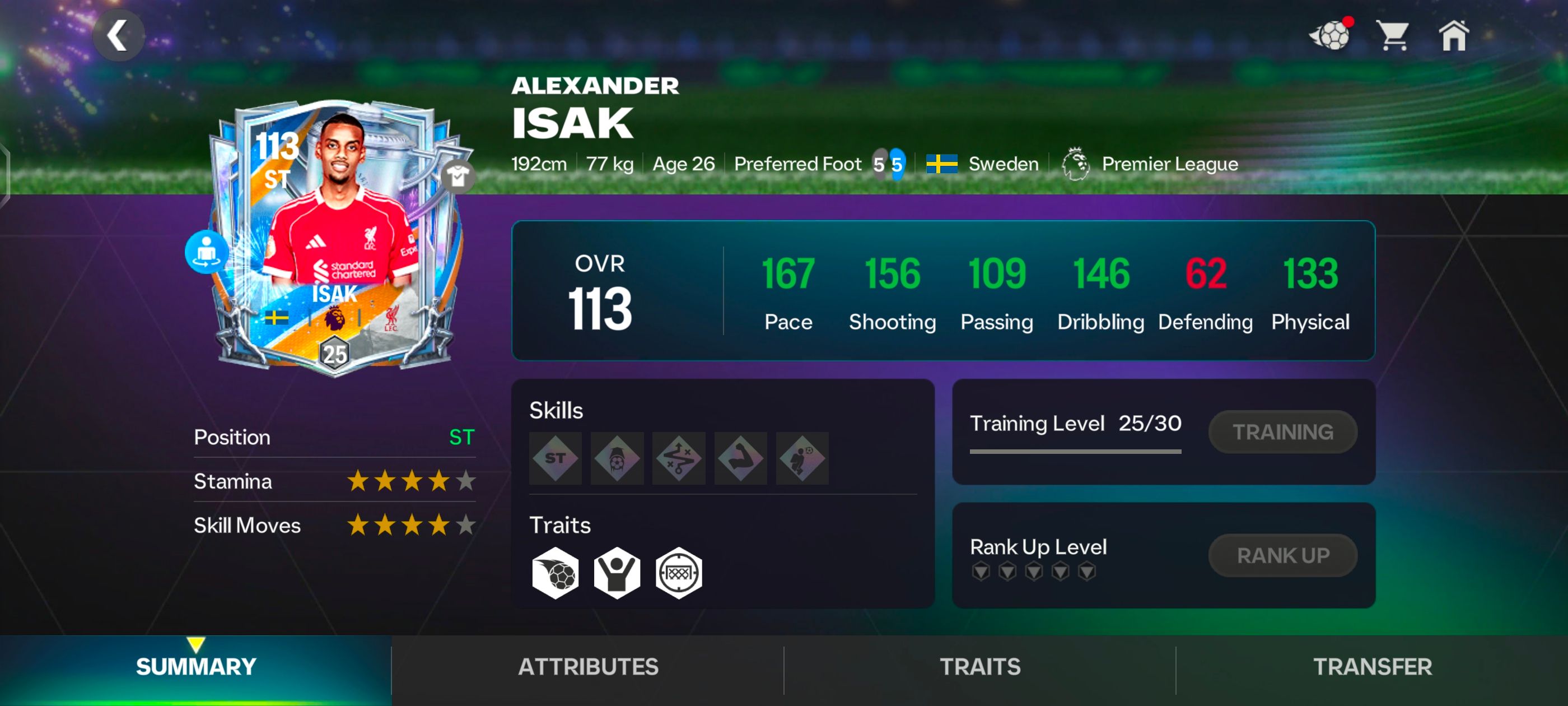1568x706 pixels.
Task: Select the ST skill icon
Action: tap(555, 459)
